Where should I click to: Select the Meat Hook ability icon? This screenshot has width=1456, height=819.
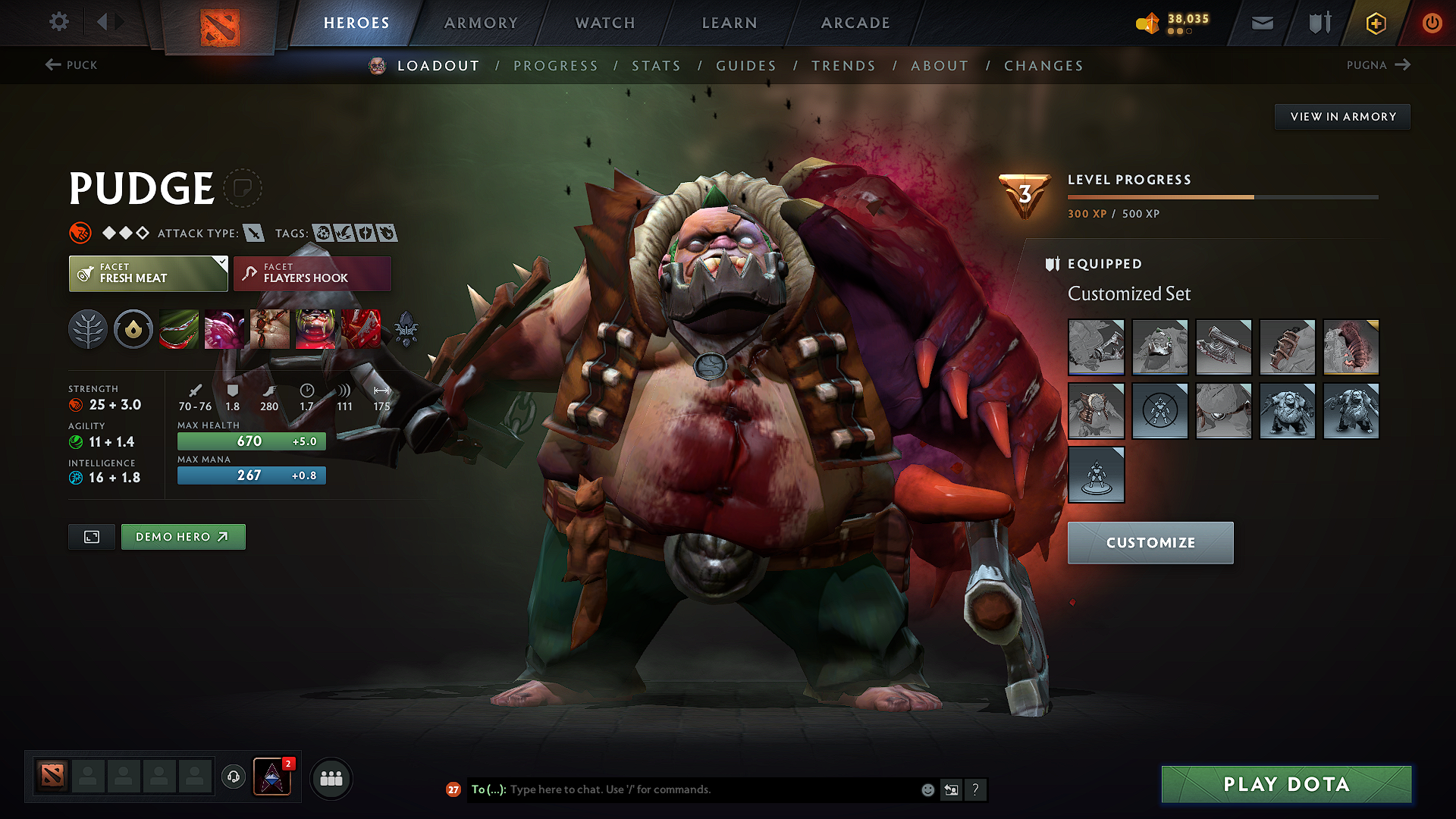(x=179, y=329)
